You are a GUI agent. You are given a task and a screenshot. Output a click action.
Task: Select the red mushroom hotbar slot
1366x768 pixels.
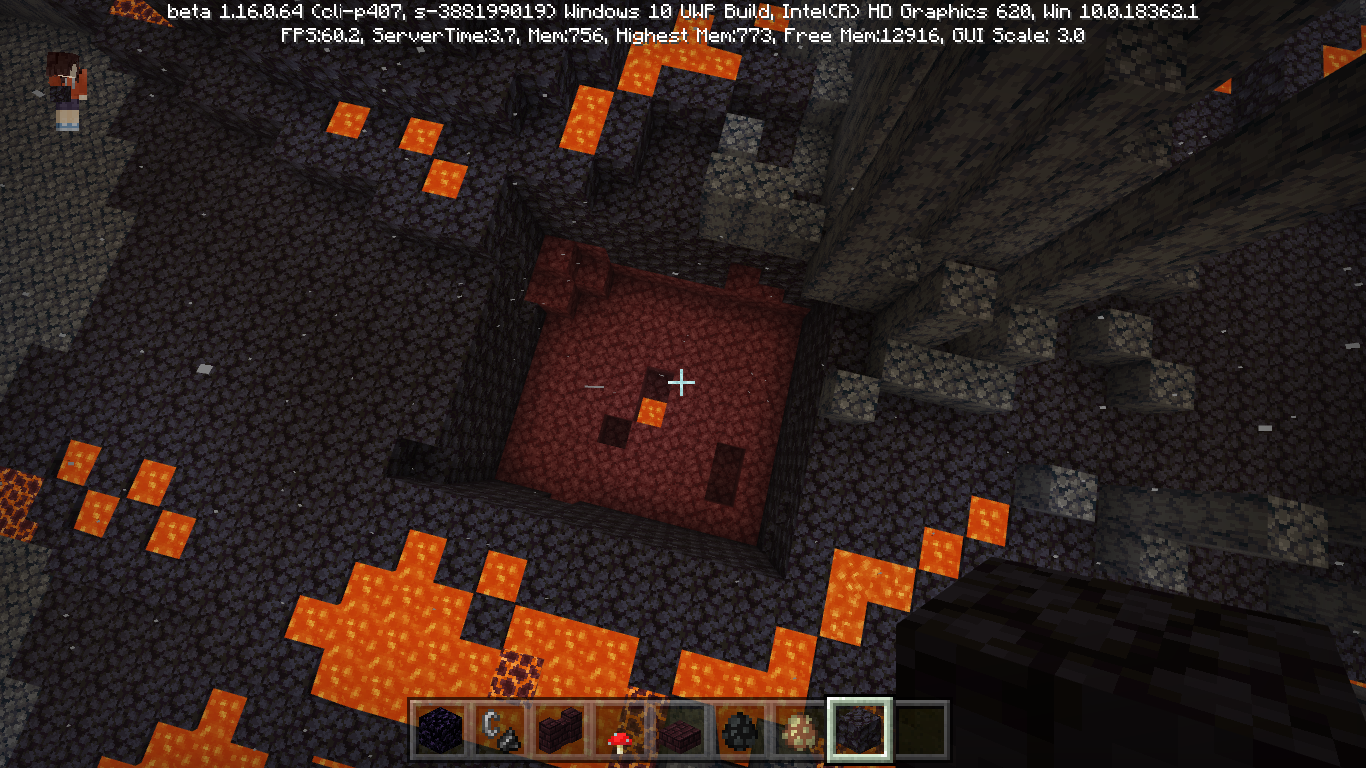tap(620, 730)
